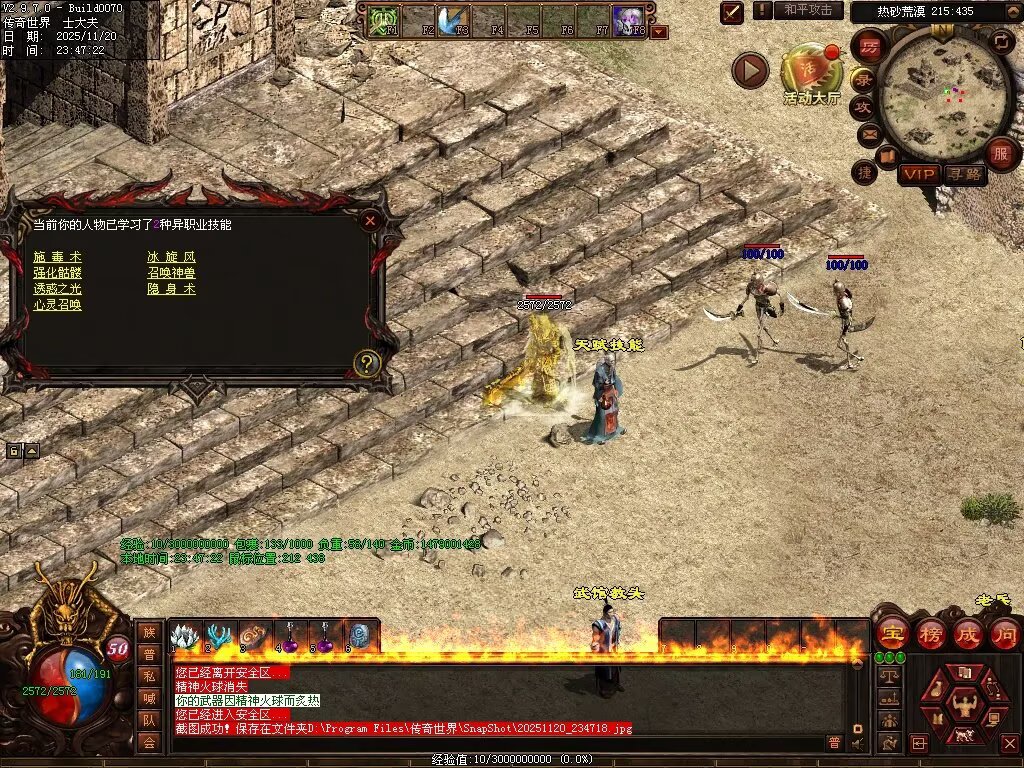This screenshot has width=1024, height=768.
Task: Choose the 冰旋风 skill link
Action: [x=171, y=257]
